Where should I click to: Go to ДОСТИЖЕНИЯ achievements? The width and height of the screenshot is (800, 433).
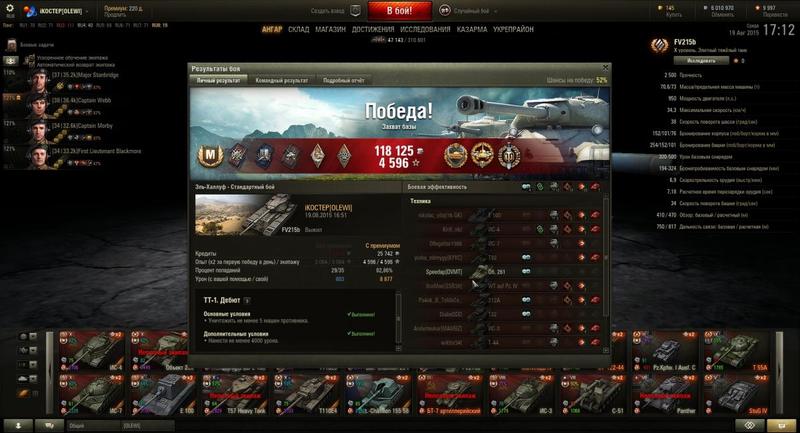373,30
